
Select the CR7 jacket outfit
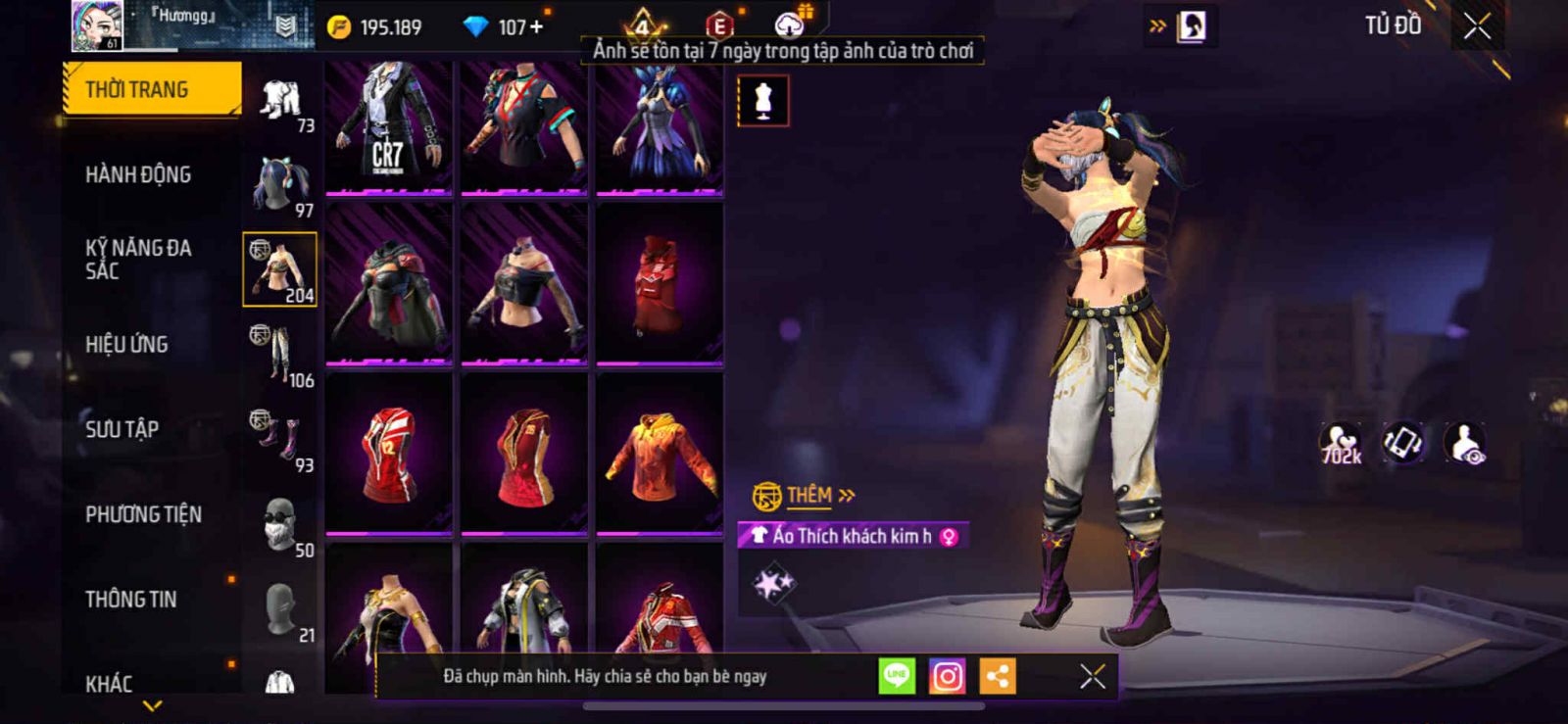[x=388, y=127]
